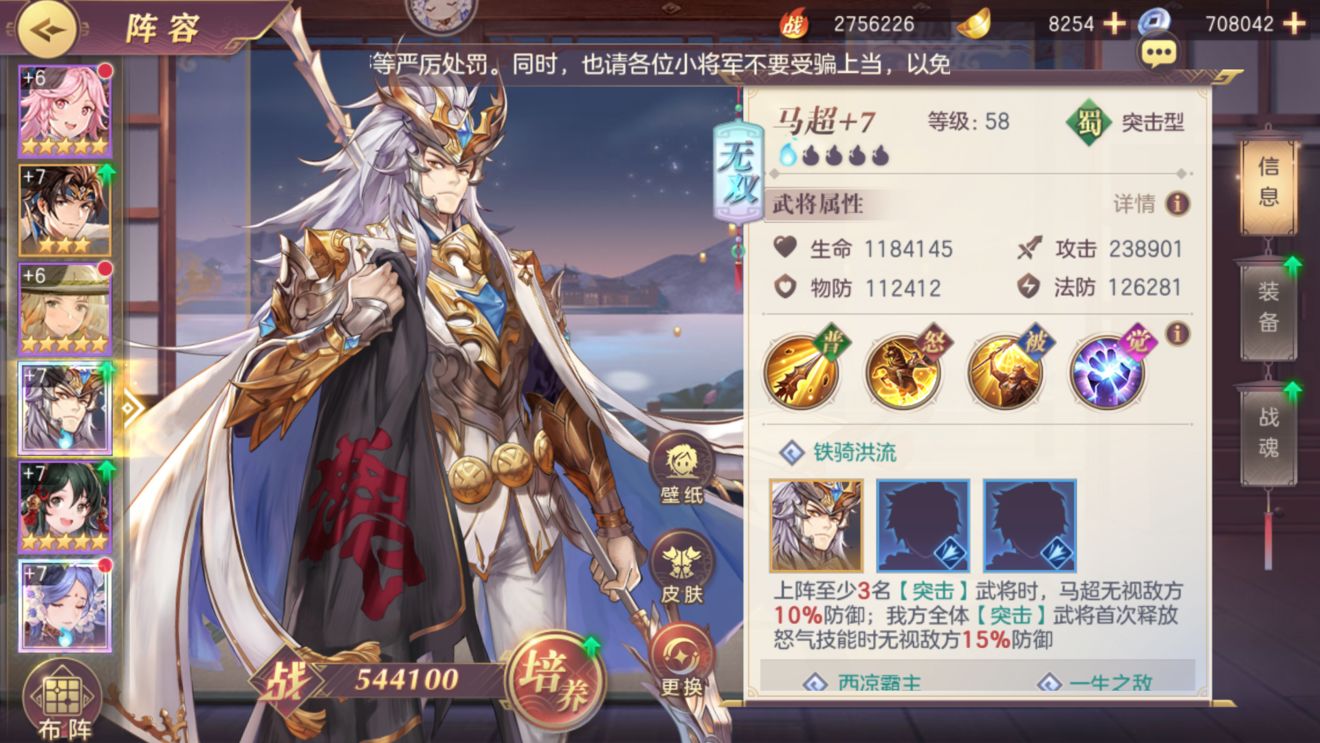Open Ma Chao's ultimate skill (怒) icon
Screen dimensions: 1320x743
coord(903,370)
